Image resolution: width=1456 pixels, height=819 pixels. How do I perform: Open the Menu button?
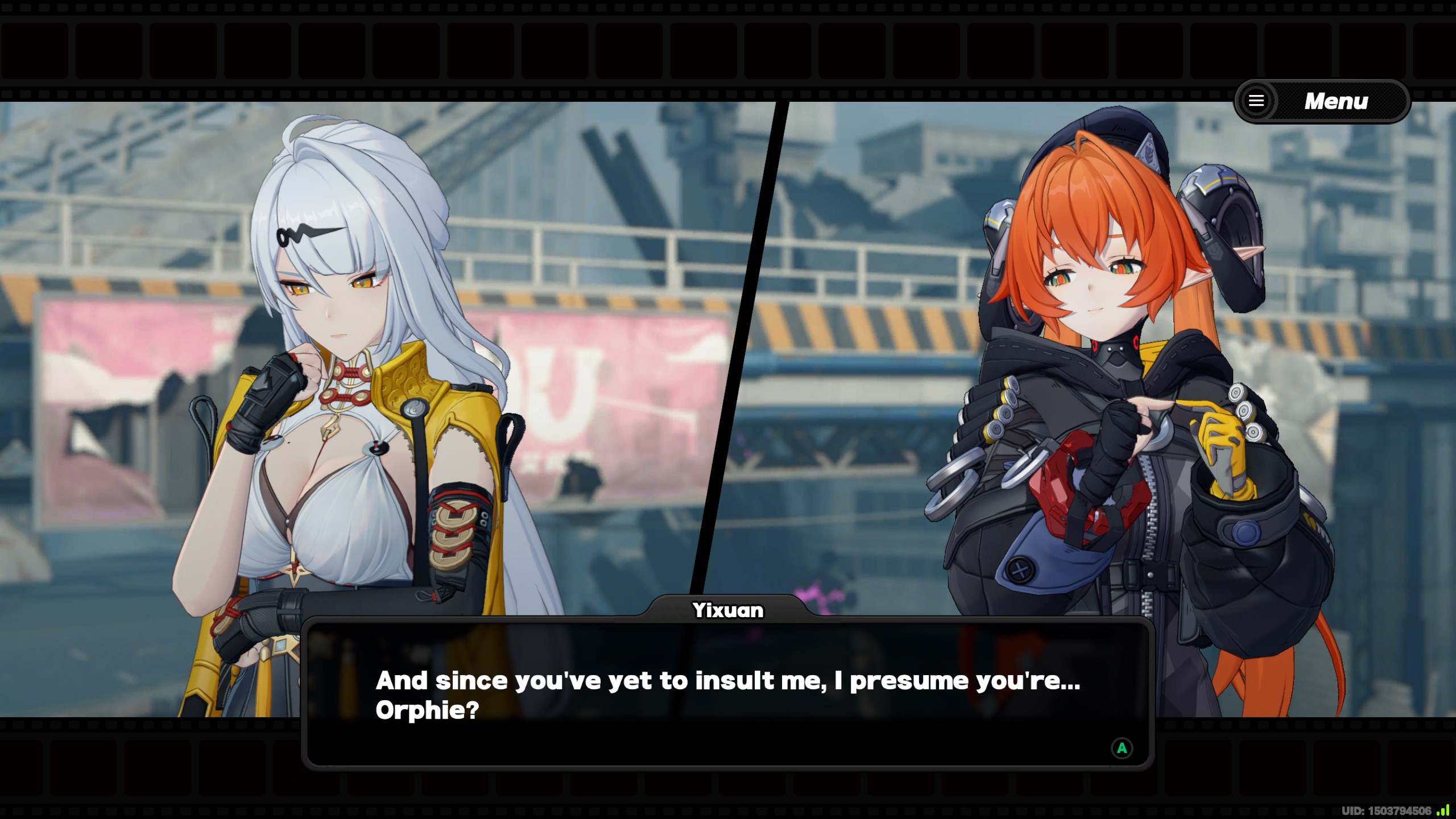coord(1321,101)
